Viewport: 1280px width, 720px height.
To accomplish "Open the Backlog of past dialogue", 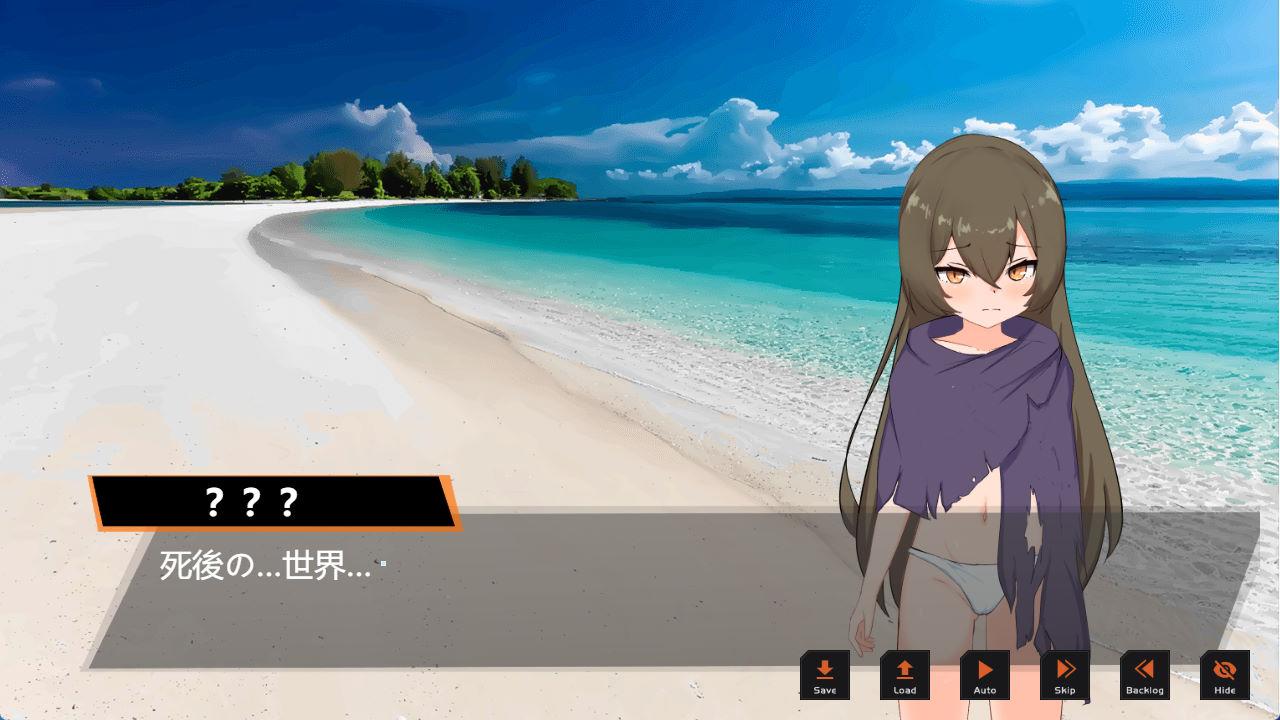I will [x=1145, y=675].
